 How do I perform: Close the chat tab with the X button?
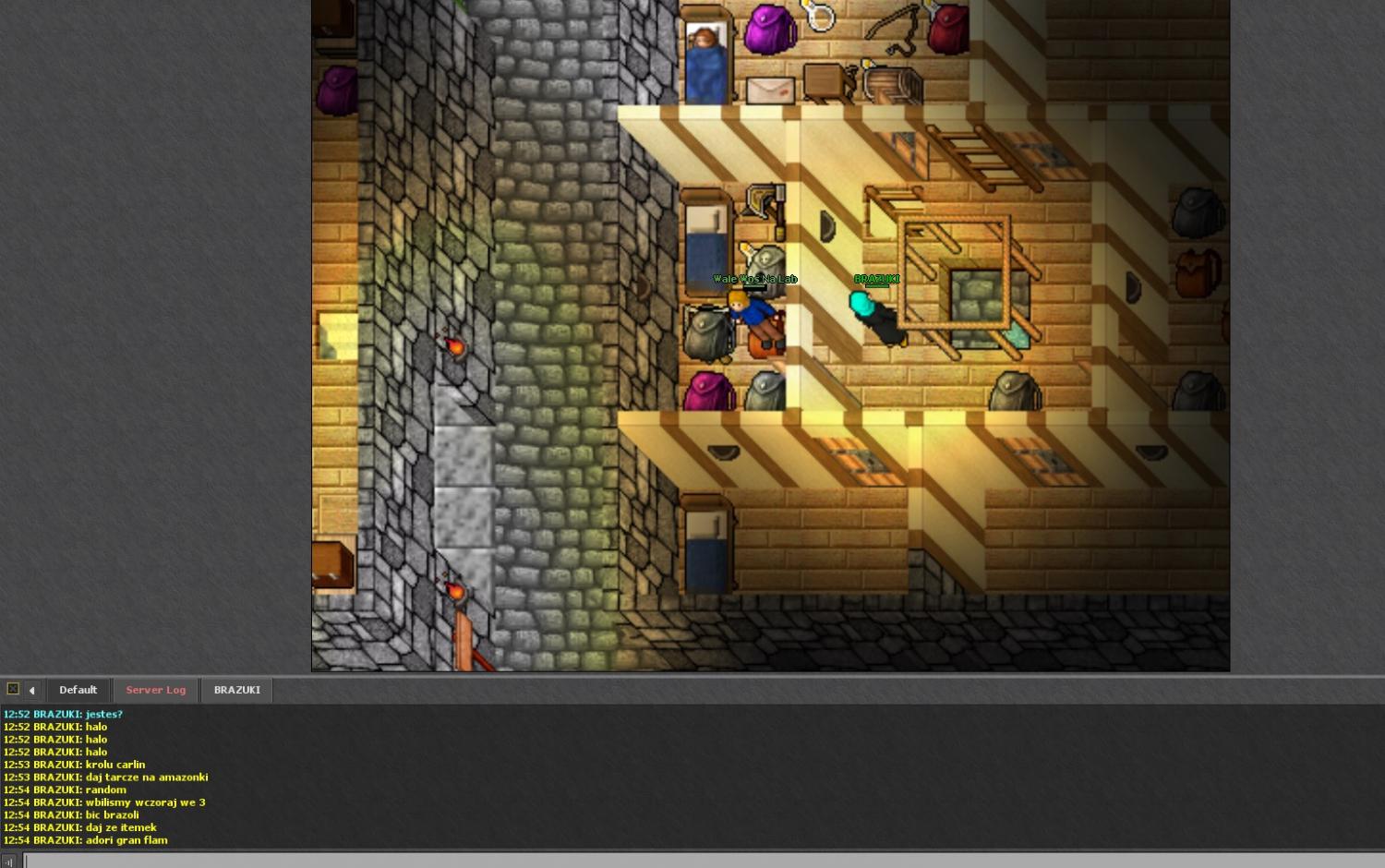13,689
